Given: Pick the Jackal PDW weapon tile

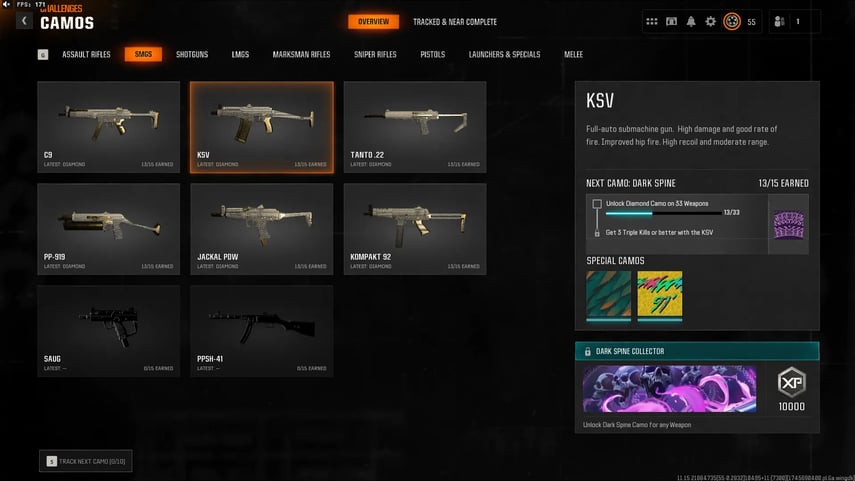Looking at the screenshot, I should pyautogui.click(x=262, y=228).
